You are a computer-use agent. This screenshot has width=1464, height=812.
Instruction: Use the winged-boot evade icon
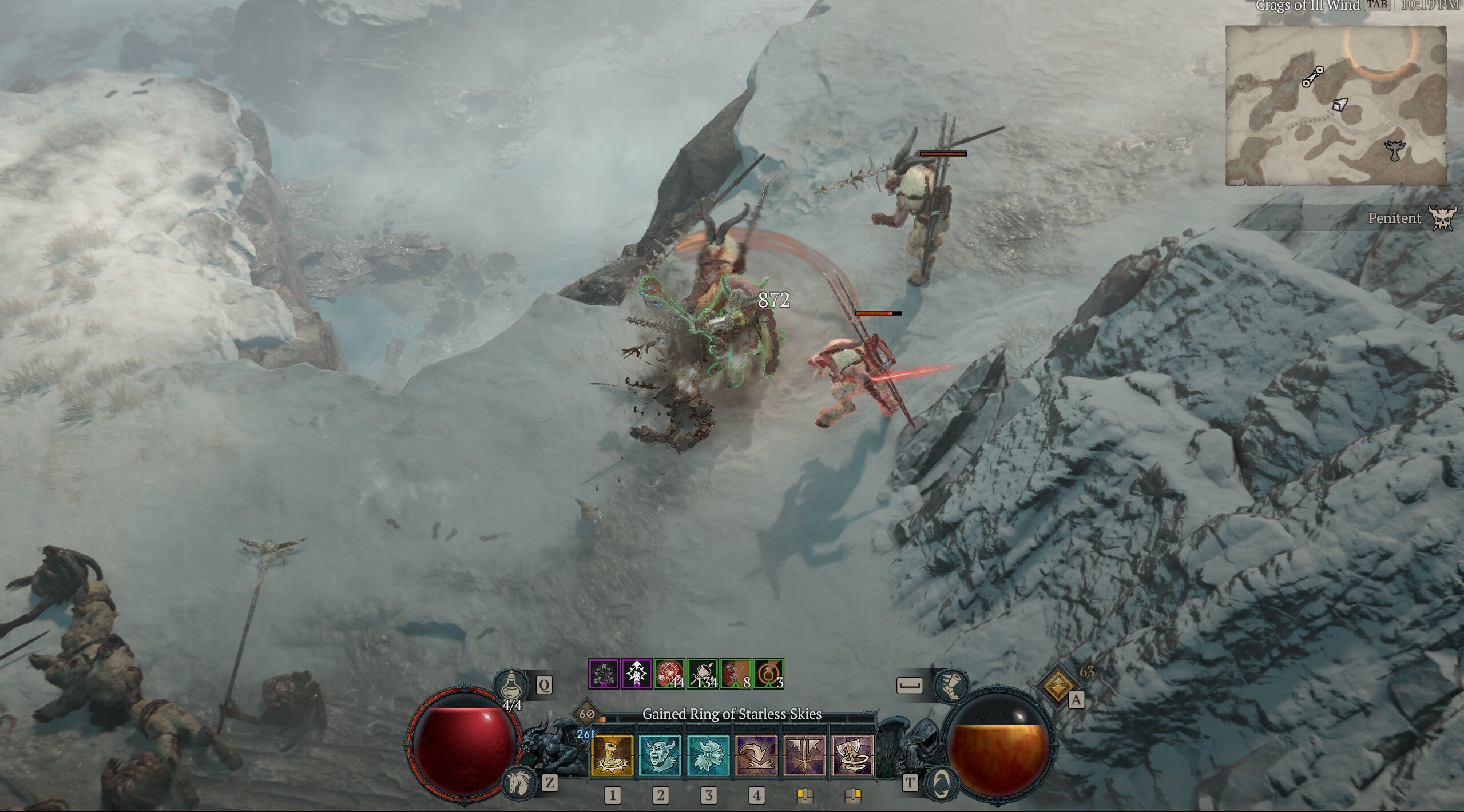(x=950, y=685)
